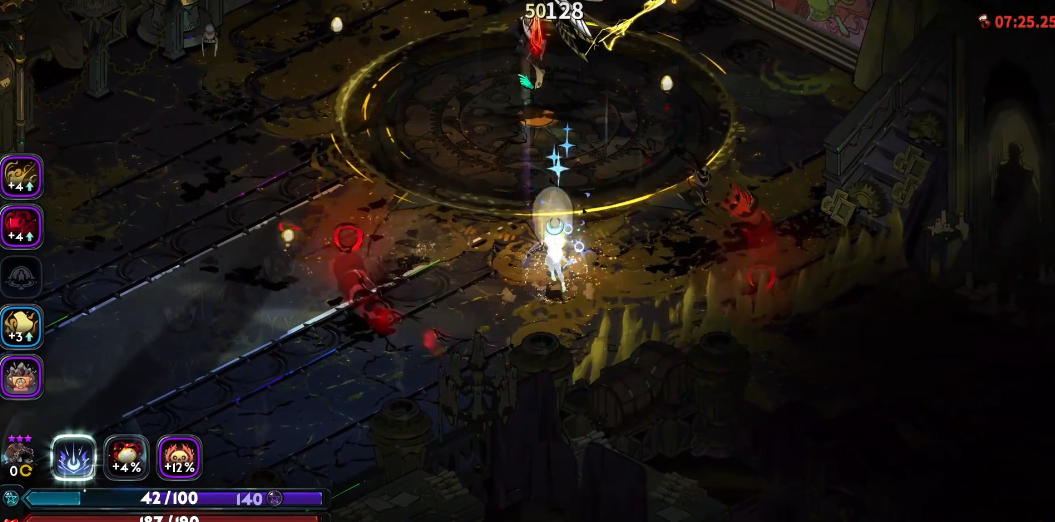Select the blue-bordered golden boon with +3
This screenshot has height=522, width=1055.
click(x=21, y=327)
